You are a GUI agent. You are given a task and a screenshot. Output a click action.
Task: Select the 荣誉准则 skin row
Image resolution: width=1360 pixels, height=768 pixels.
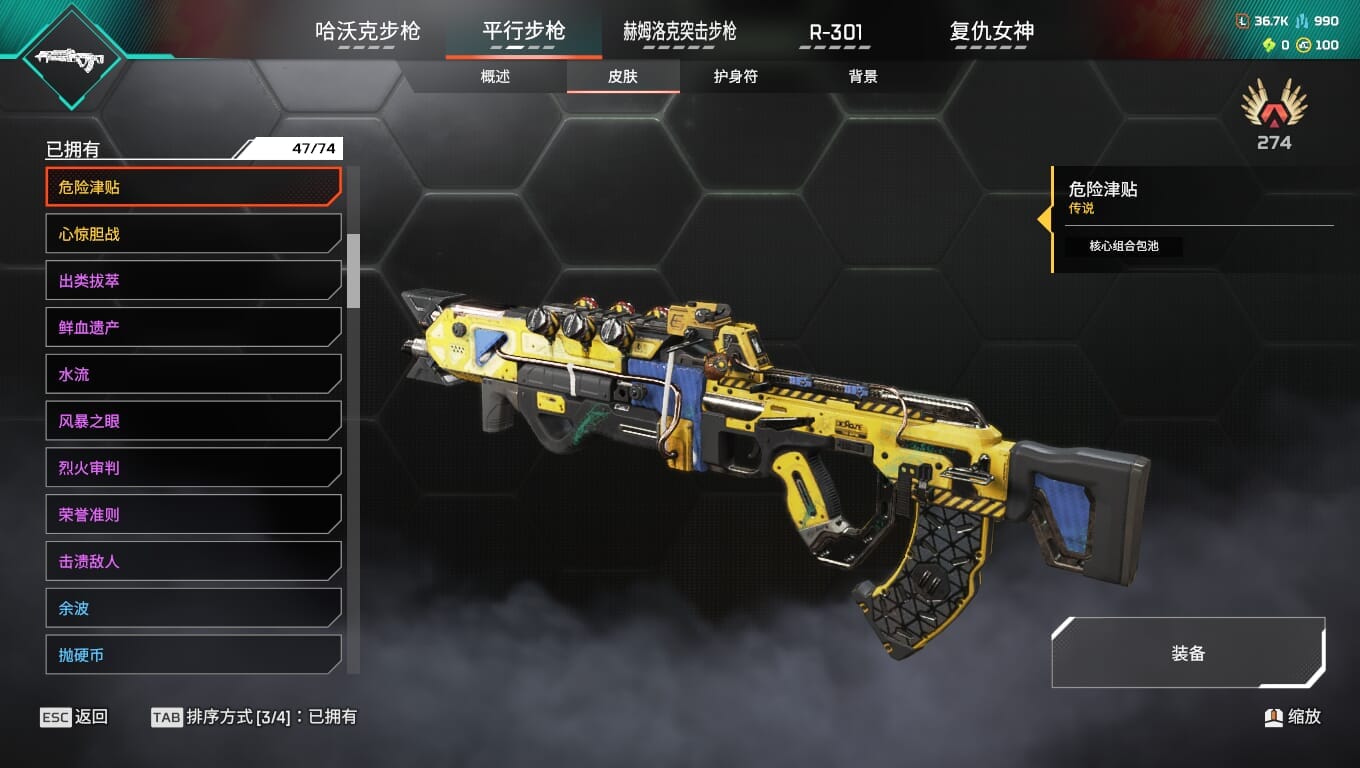click(193, 515)
